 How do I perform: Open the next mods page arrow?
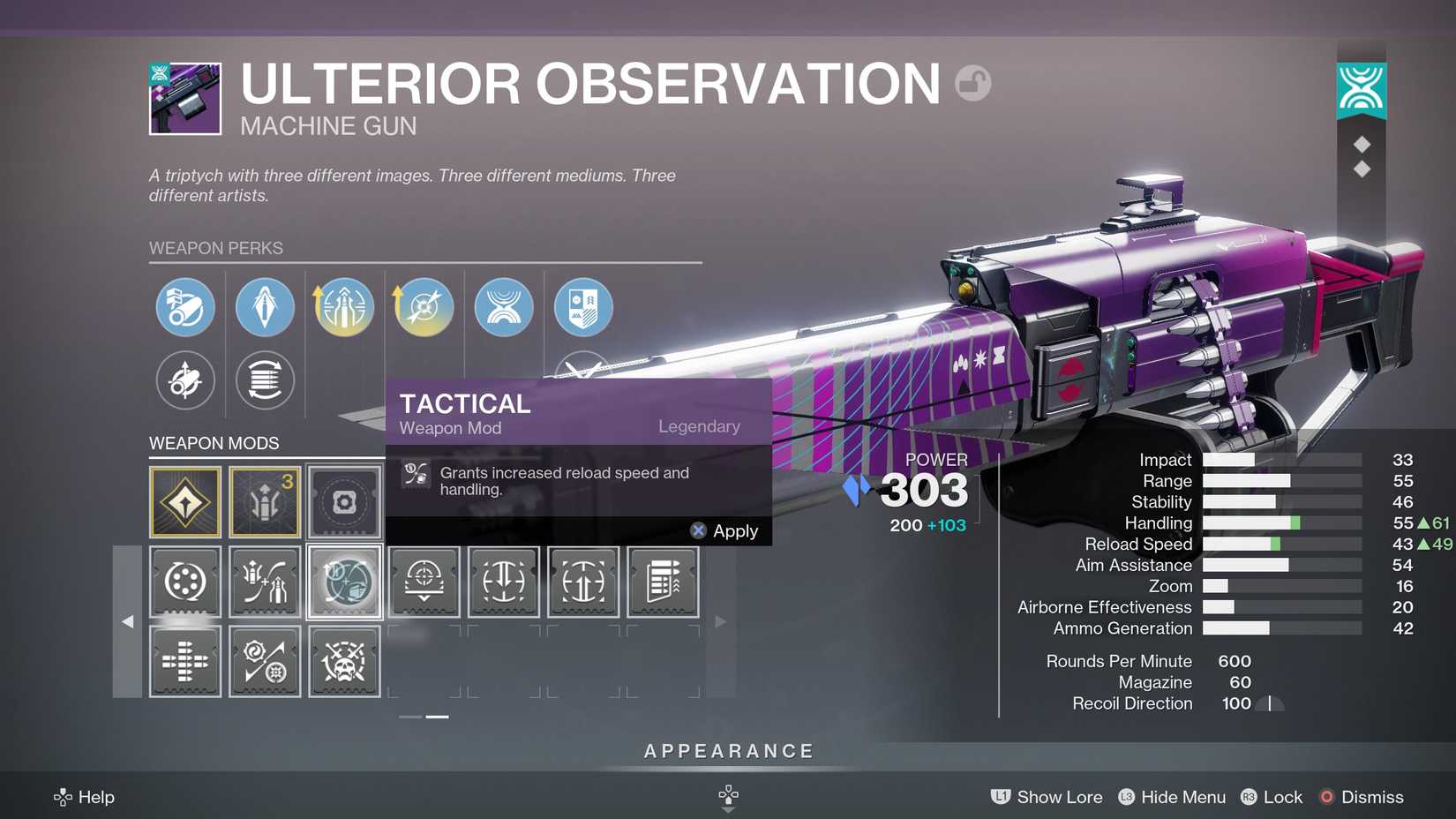point(721,621)
